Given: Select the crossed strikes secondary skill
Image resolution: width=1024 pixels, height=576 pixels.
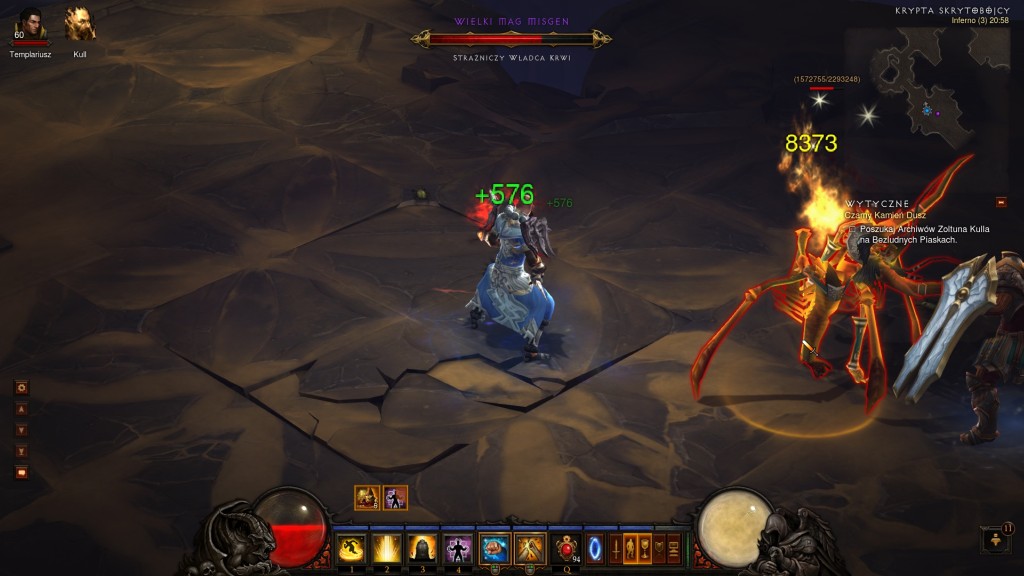Looking at the screenshot, I should click(529, 548).
